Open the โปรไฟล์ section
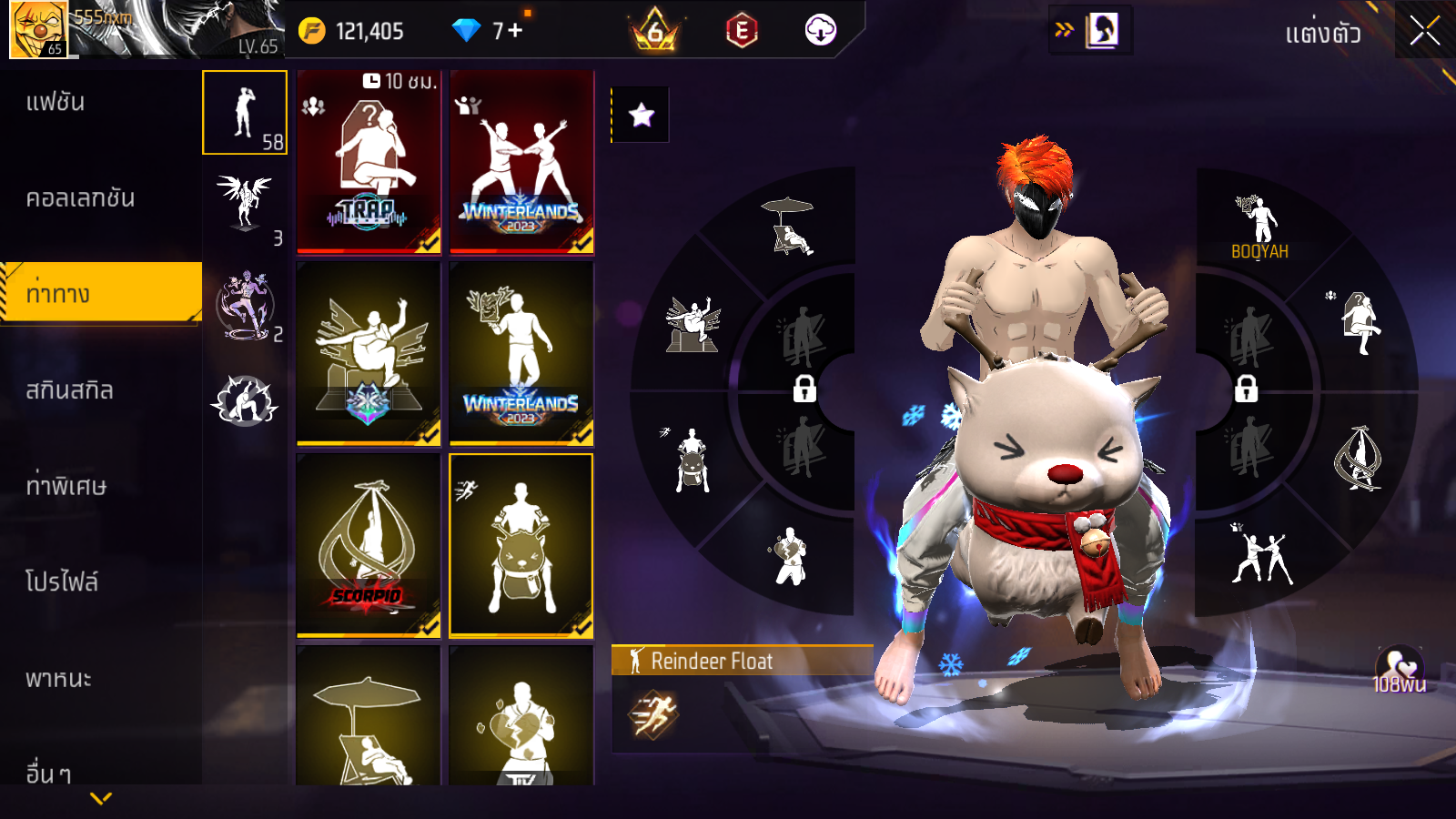The image size is (1456, 819). 62,582
